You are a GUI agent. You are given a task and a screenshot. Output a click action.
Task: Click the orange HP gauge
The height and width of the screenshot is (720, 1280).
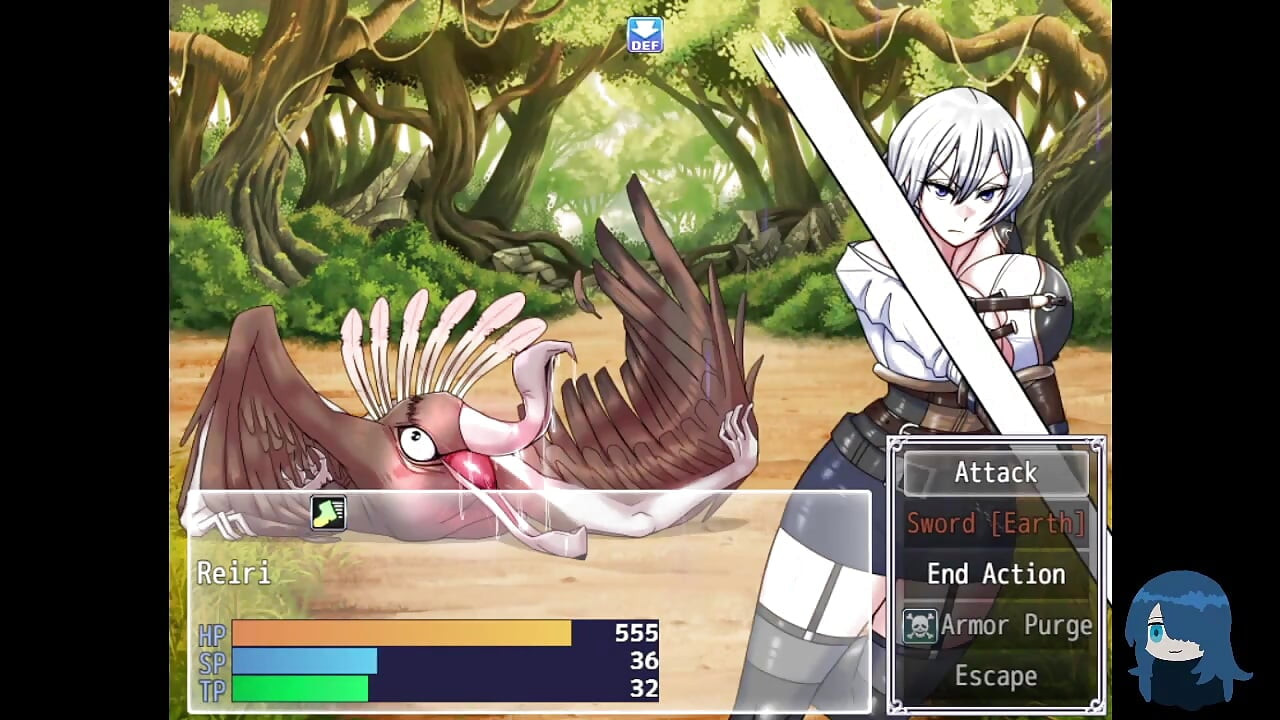[x=400, y=634]
